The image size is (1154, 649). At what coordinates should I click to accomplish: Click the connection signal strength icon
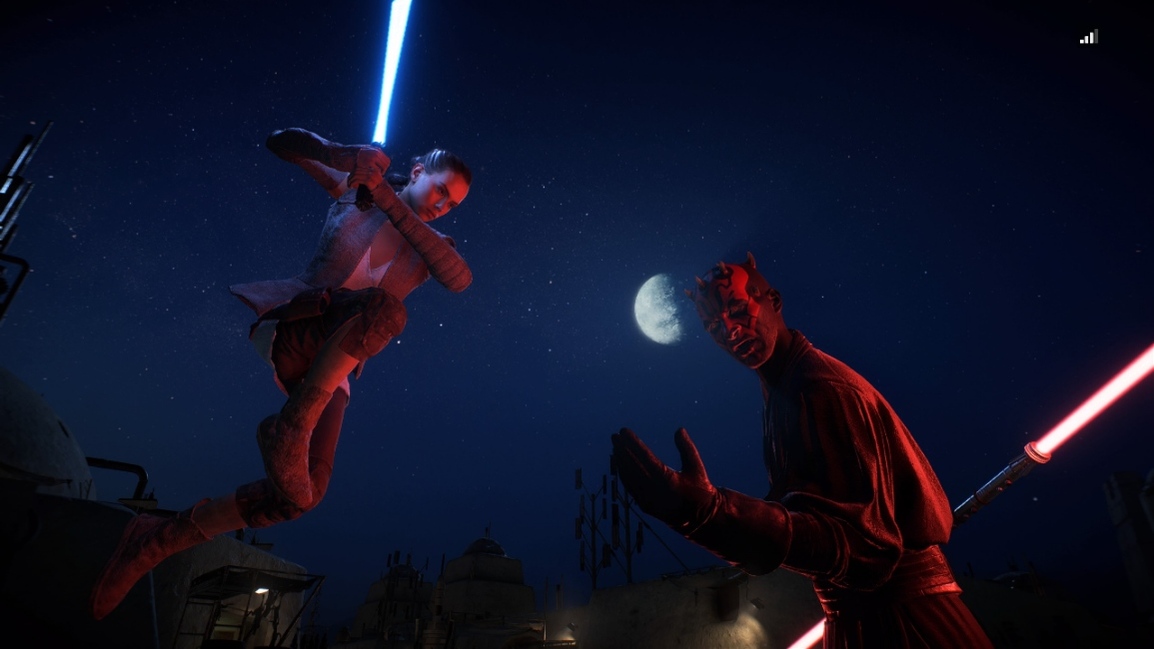pyautogui.click(x=1089, y=37)
